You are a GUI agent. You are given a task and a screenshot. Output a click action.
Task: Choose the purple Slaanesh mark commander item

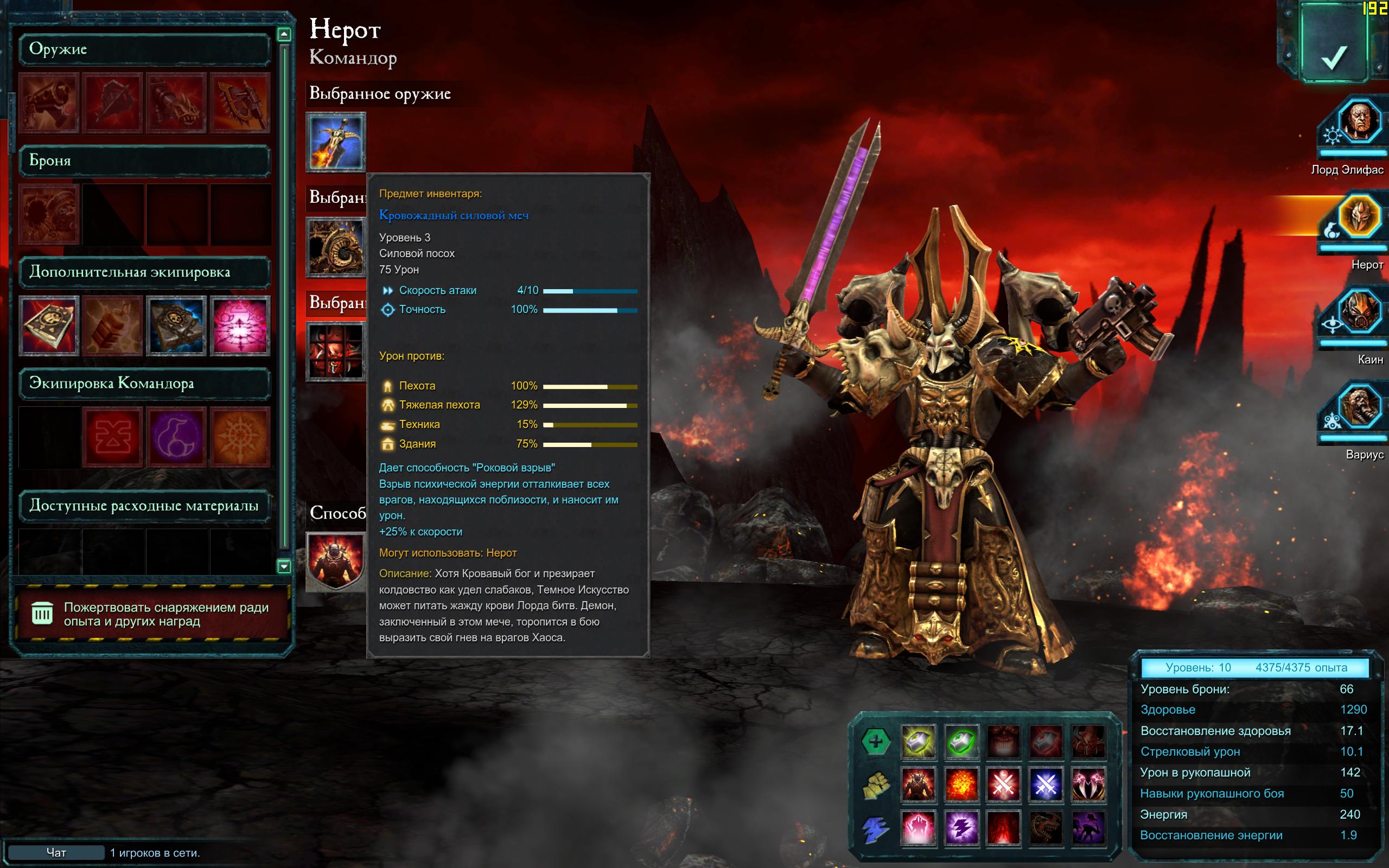click(176, 437)
